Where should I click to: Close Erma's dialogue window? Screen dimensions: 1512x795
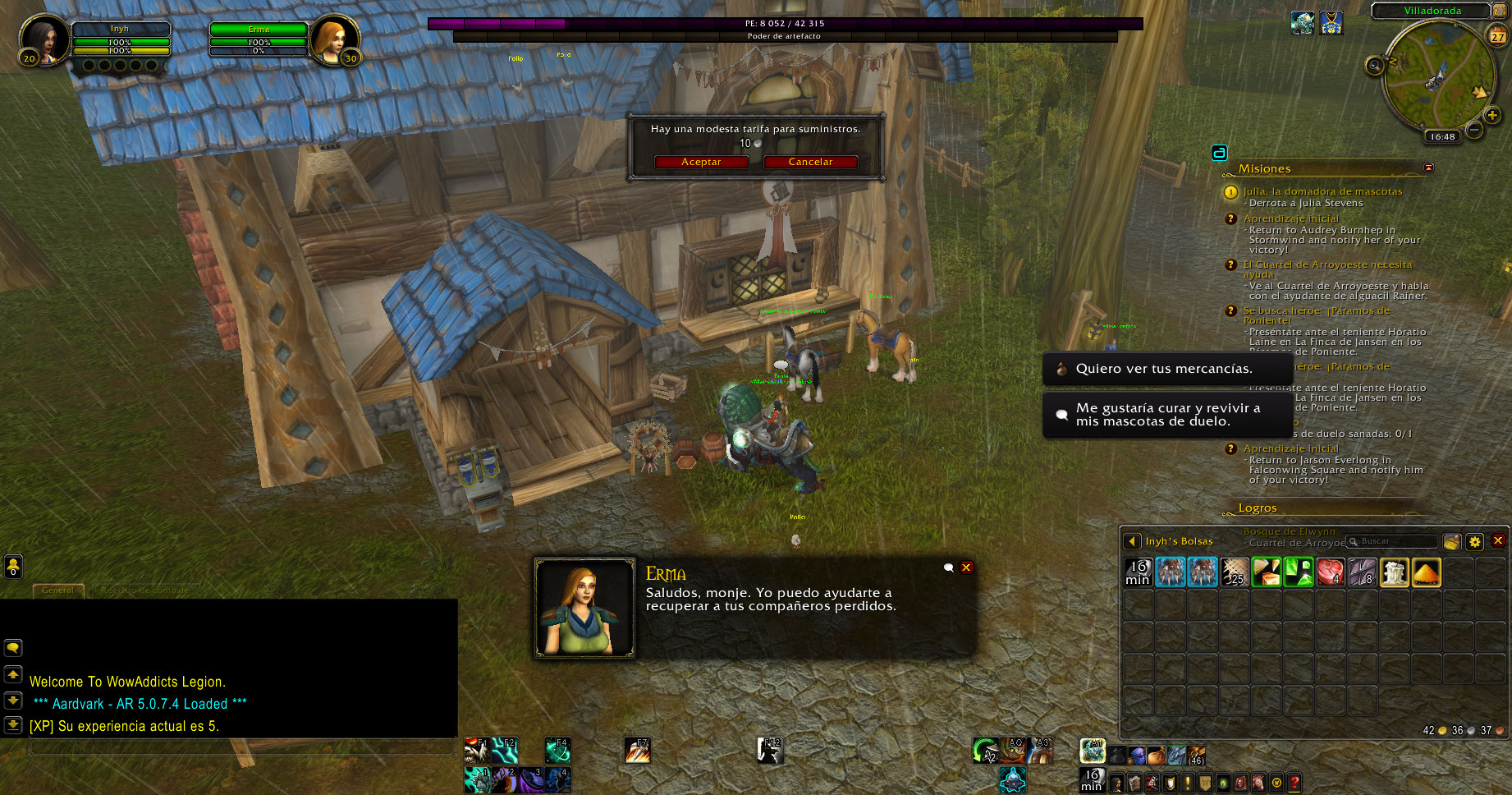click(x=967, y=568)
